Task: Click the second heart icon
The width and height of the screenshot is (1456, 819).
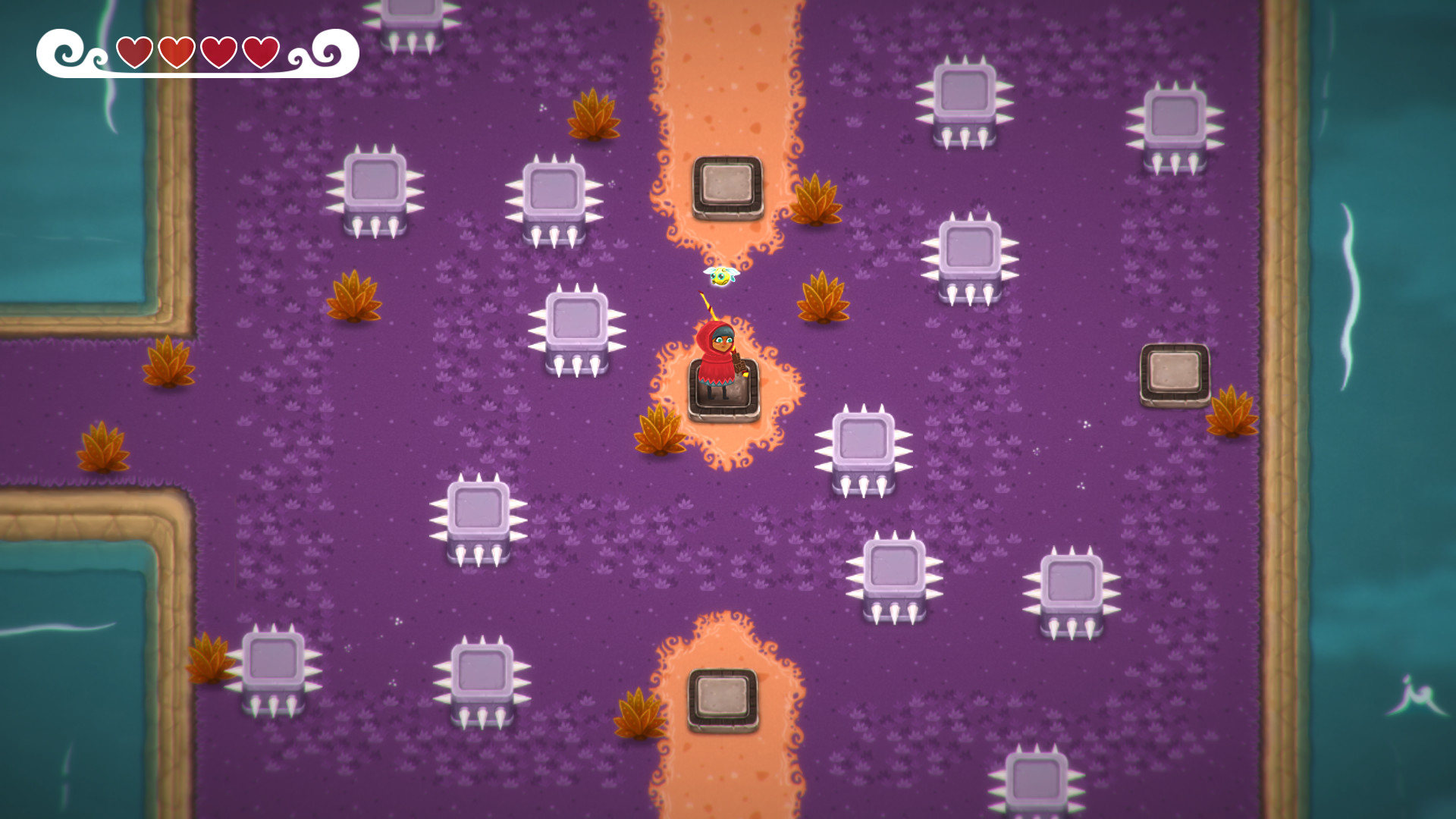Action: 176,52
